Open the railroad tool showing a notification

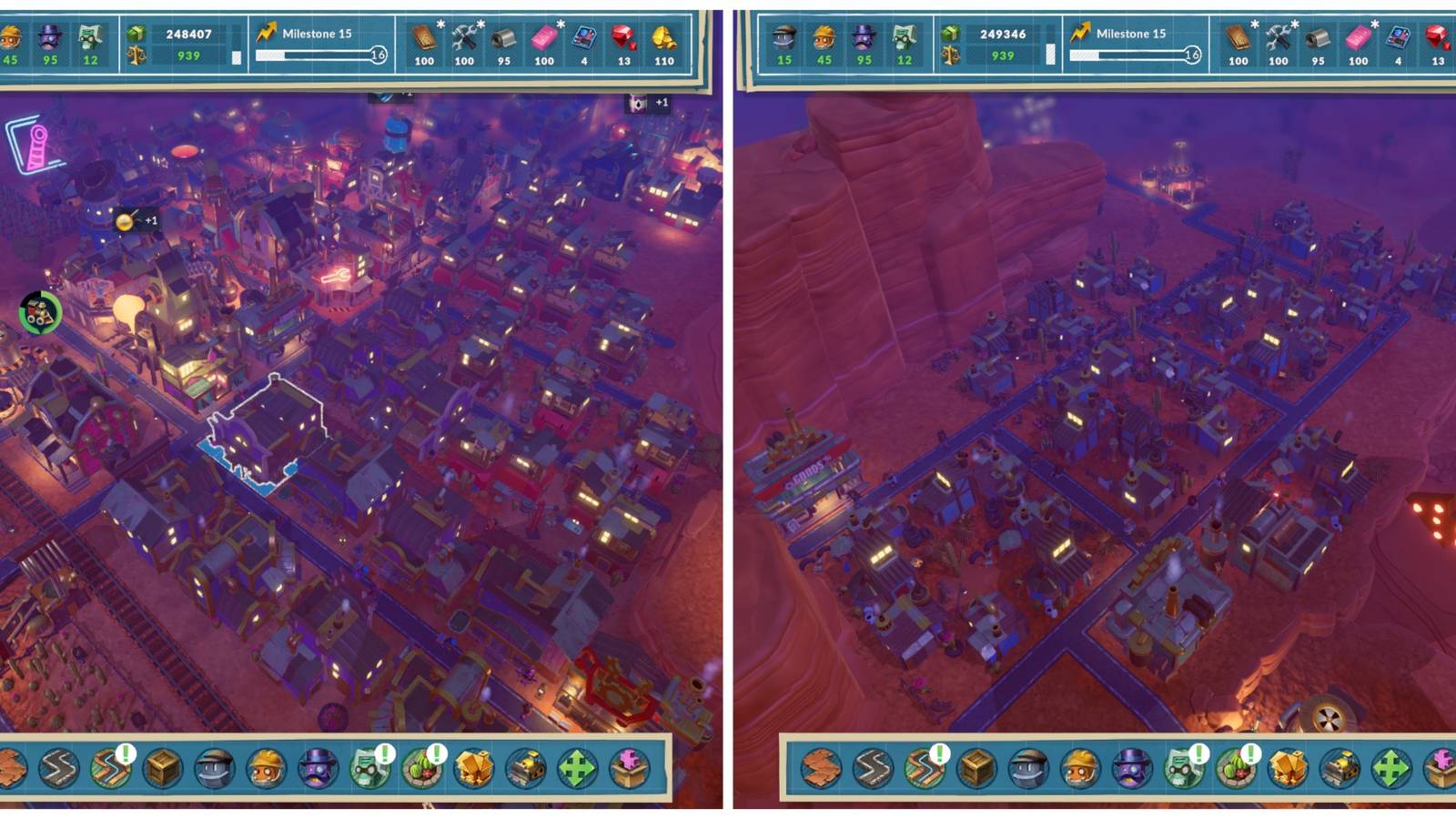(113, 769)
